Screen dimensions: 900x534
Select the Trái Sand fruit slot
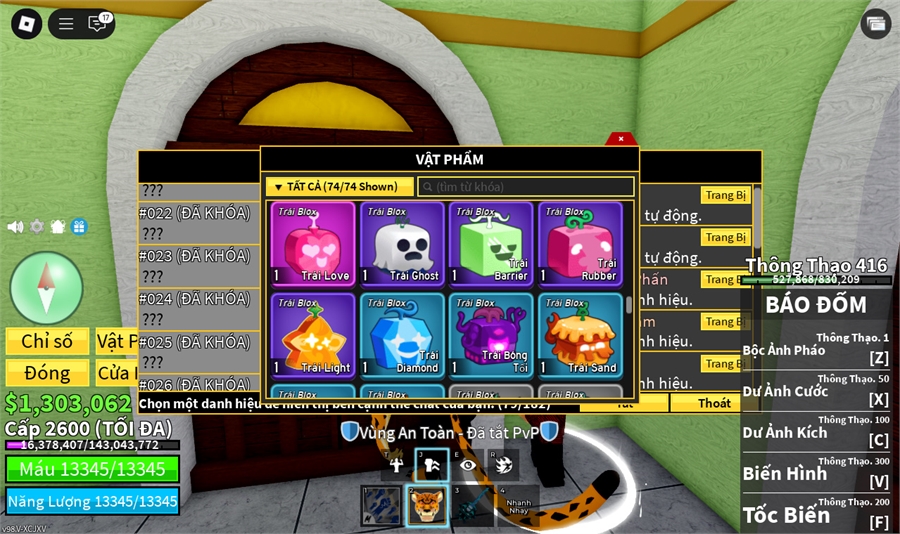point(580,335)
